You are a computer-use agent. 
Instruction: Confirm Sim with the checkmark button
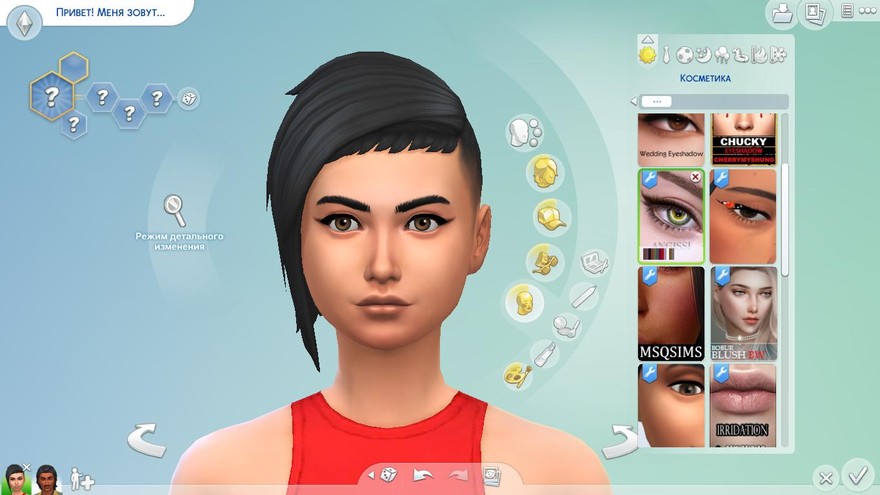tap(857, 472)
